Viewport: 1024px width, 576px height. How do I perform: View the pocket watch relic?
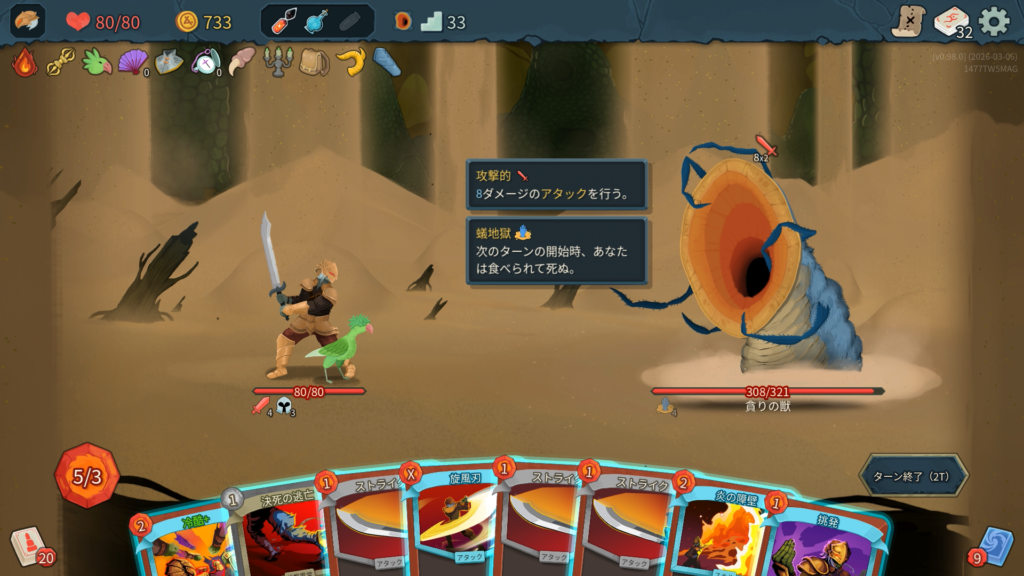[x=205, y=62]
